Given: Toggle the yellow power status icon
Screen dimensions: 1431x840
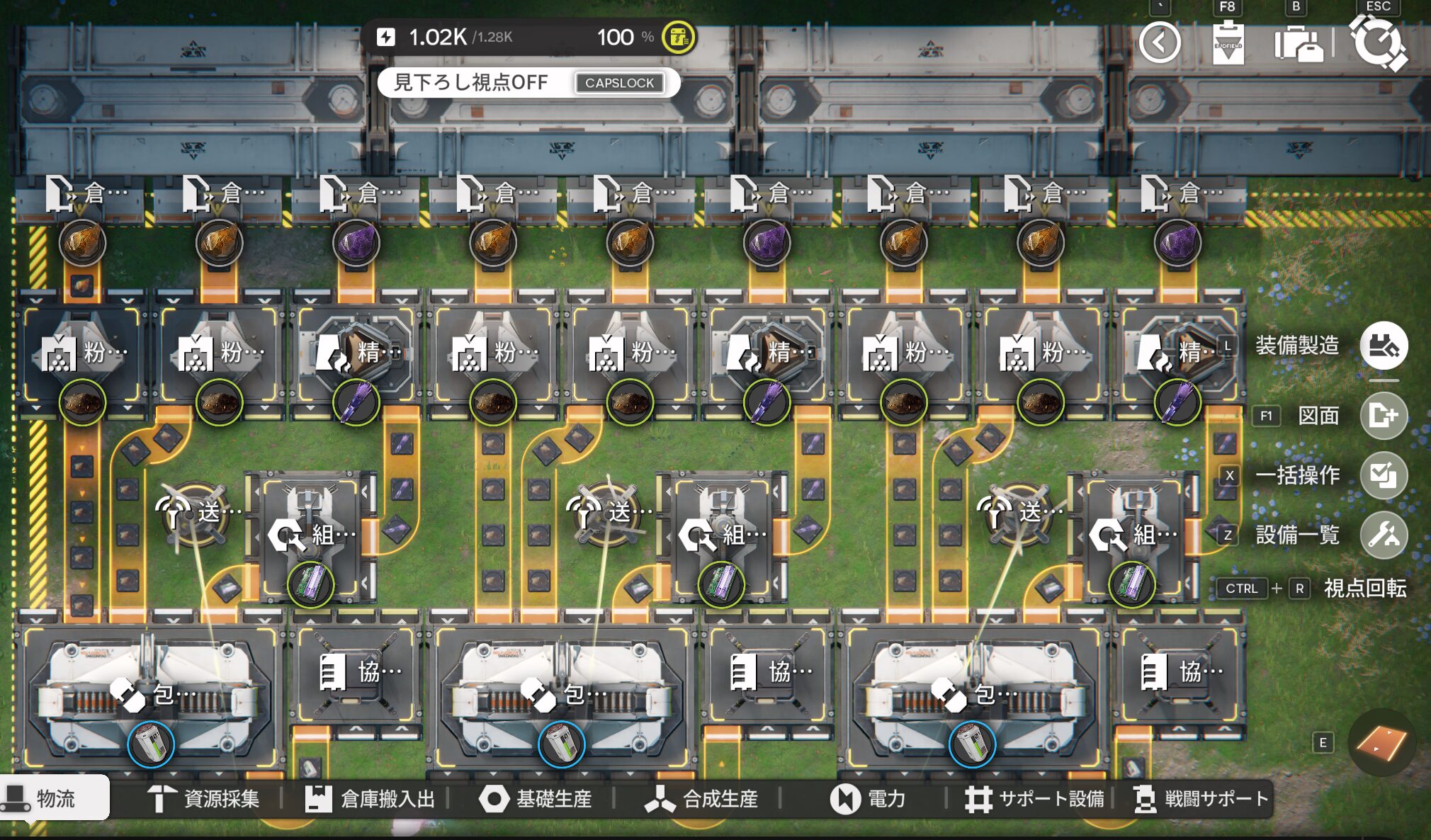Looking at the screenshot, I should click(678, 38).
